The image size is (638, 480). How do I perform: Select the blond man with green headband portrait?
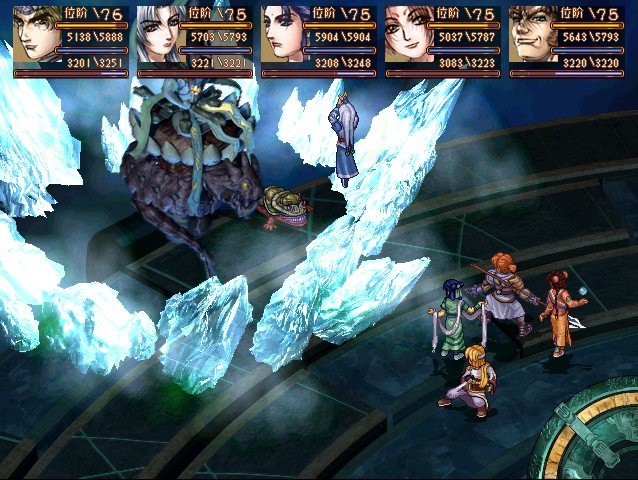[36, 36]
